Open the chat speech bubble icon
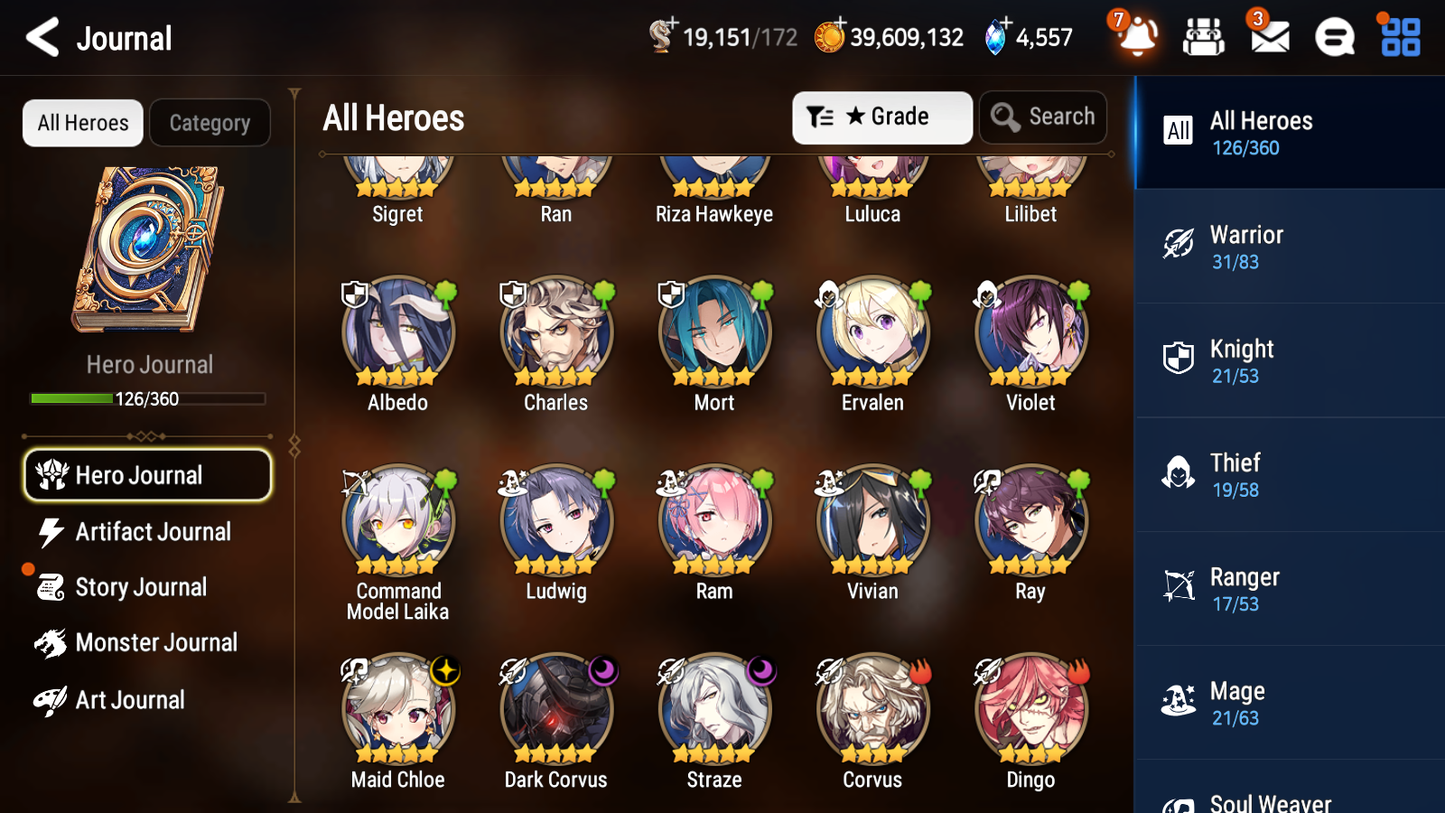The height and width of the screenshot is (813, 1445). pyautogui.click(x=1334, y=36)
